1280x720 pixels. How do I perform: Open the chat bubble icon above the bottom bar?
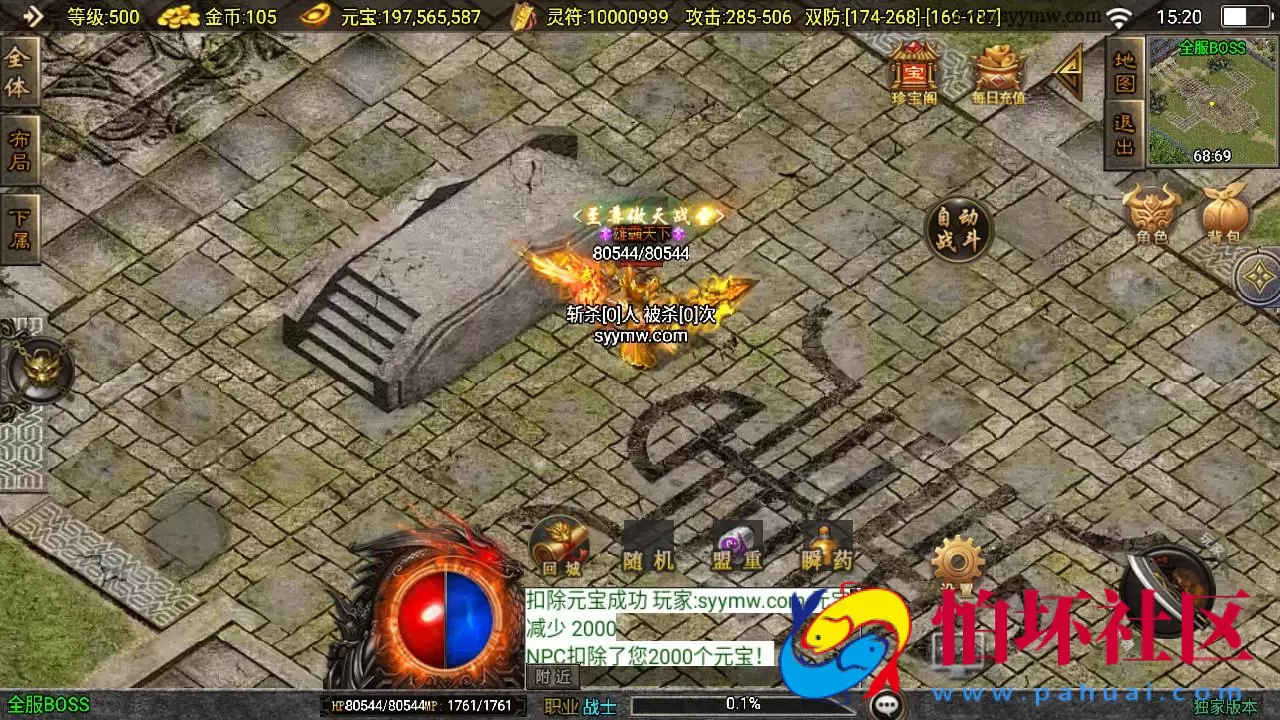click(884, 705)
